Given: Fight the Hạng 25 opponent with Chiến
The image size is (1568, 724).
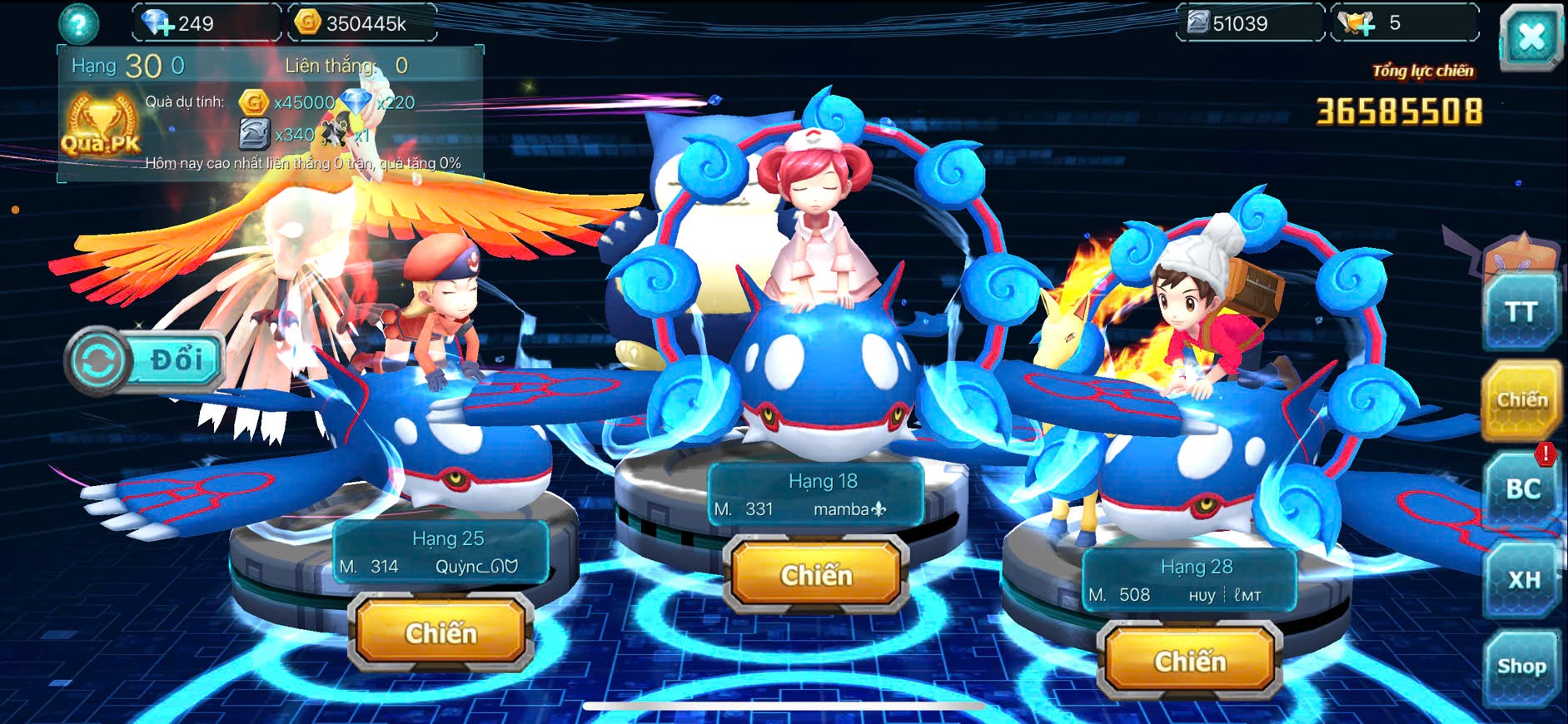Looking at the screenshot, I should point(441,633).
